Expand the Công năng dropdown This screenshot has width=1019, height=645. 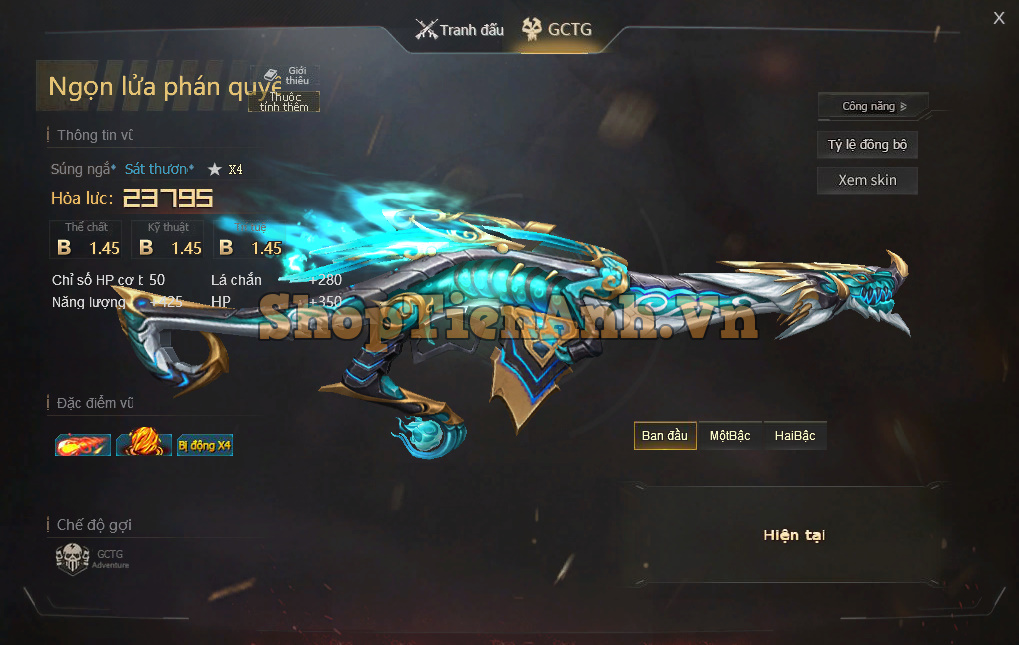point(873,106)
